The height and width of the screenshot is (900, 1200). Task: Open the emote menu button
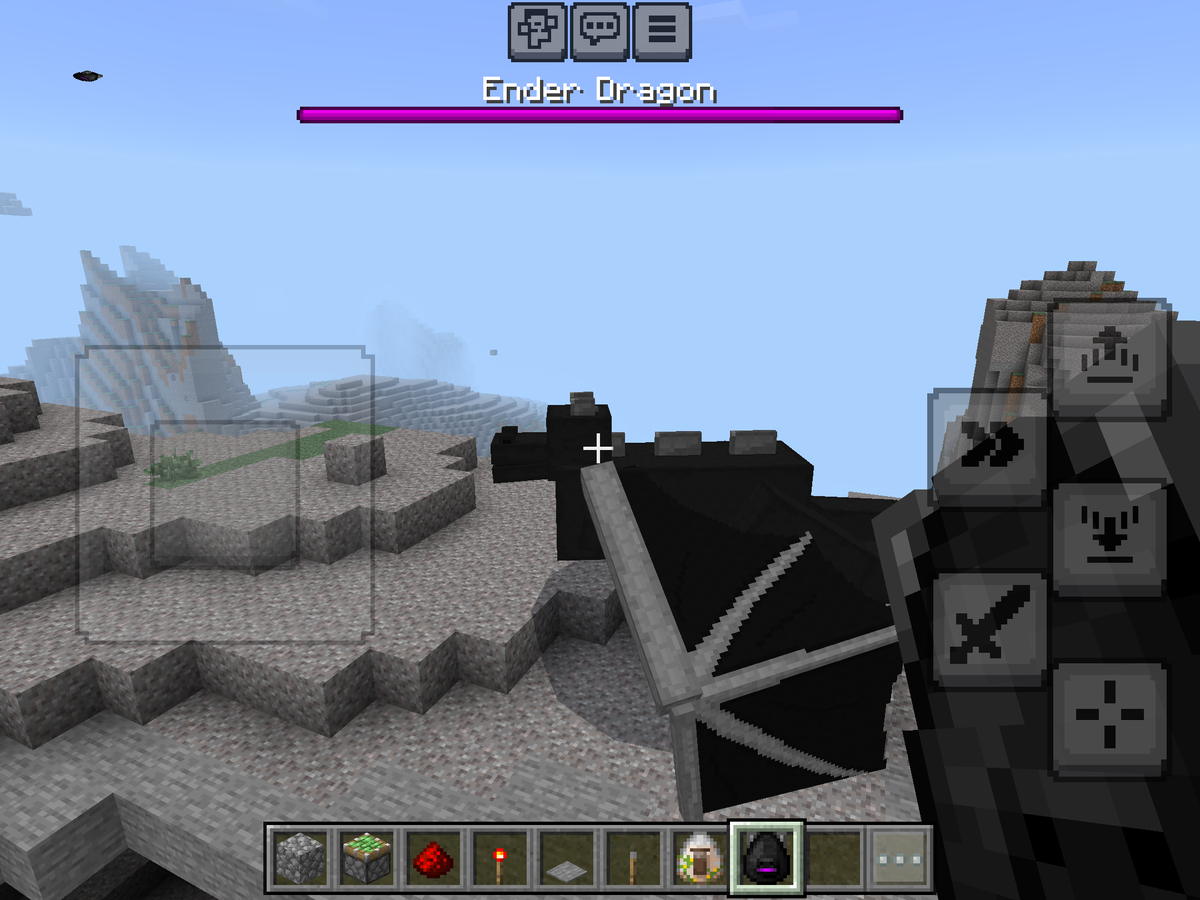[x=538, y=32]
